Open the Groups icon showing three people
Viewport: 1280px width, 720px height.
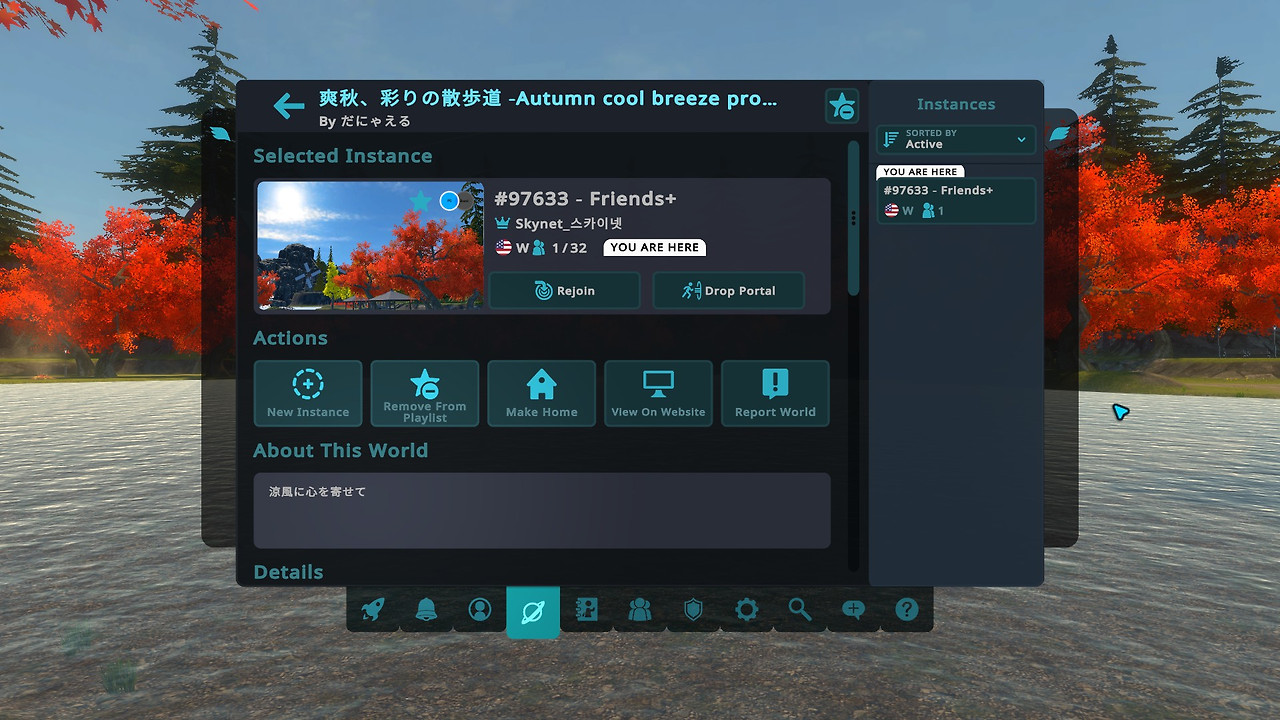640,609
